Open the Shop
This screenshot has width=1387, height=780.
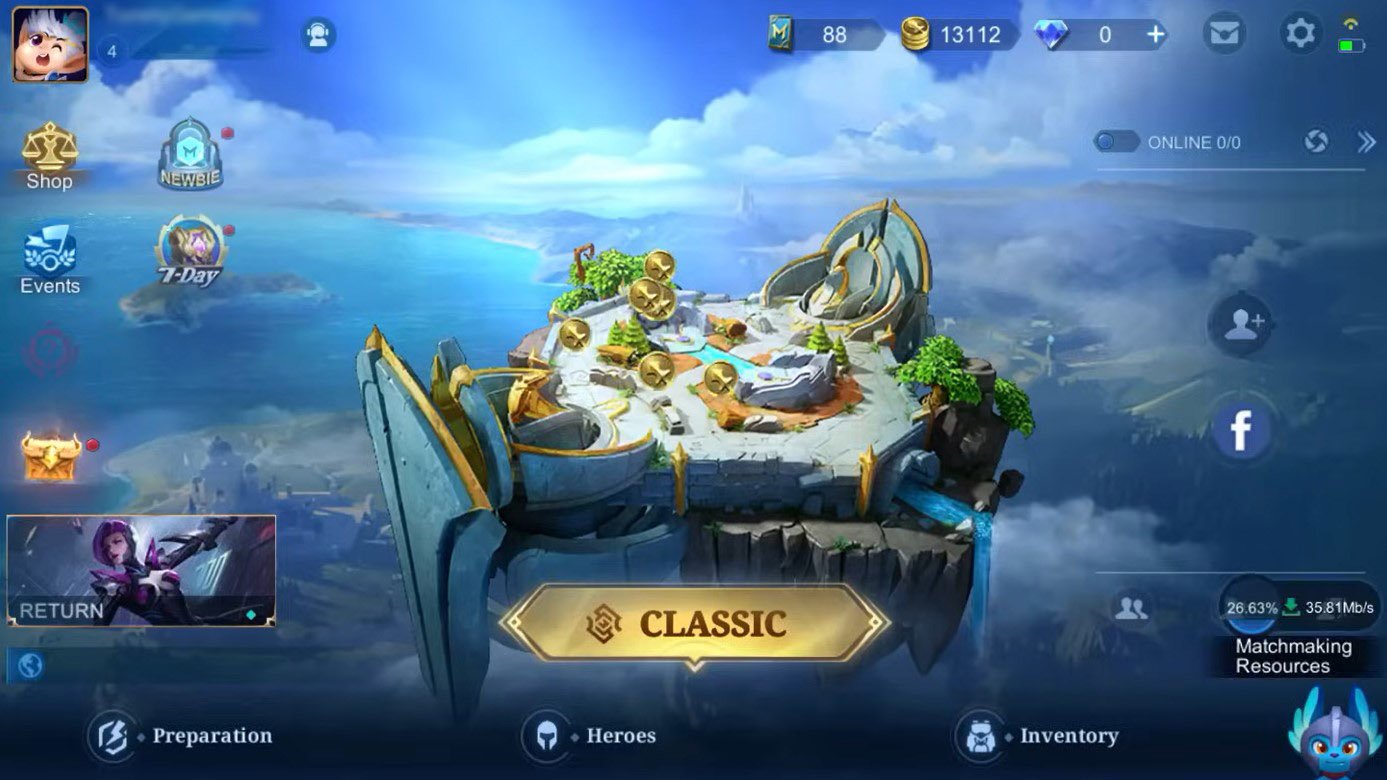49,156
